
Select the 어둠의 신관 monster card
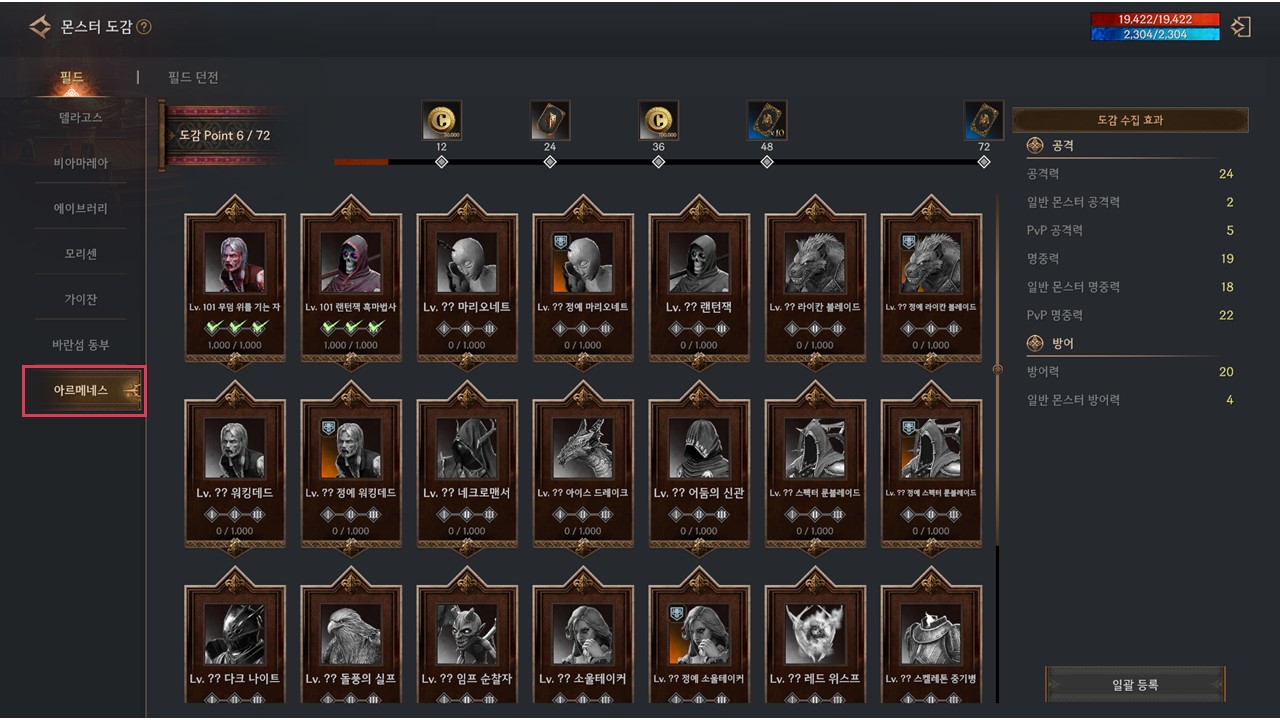tap(699, 465)
